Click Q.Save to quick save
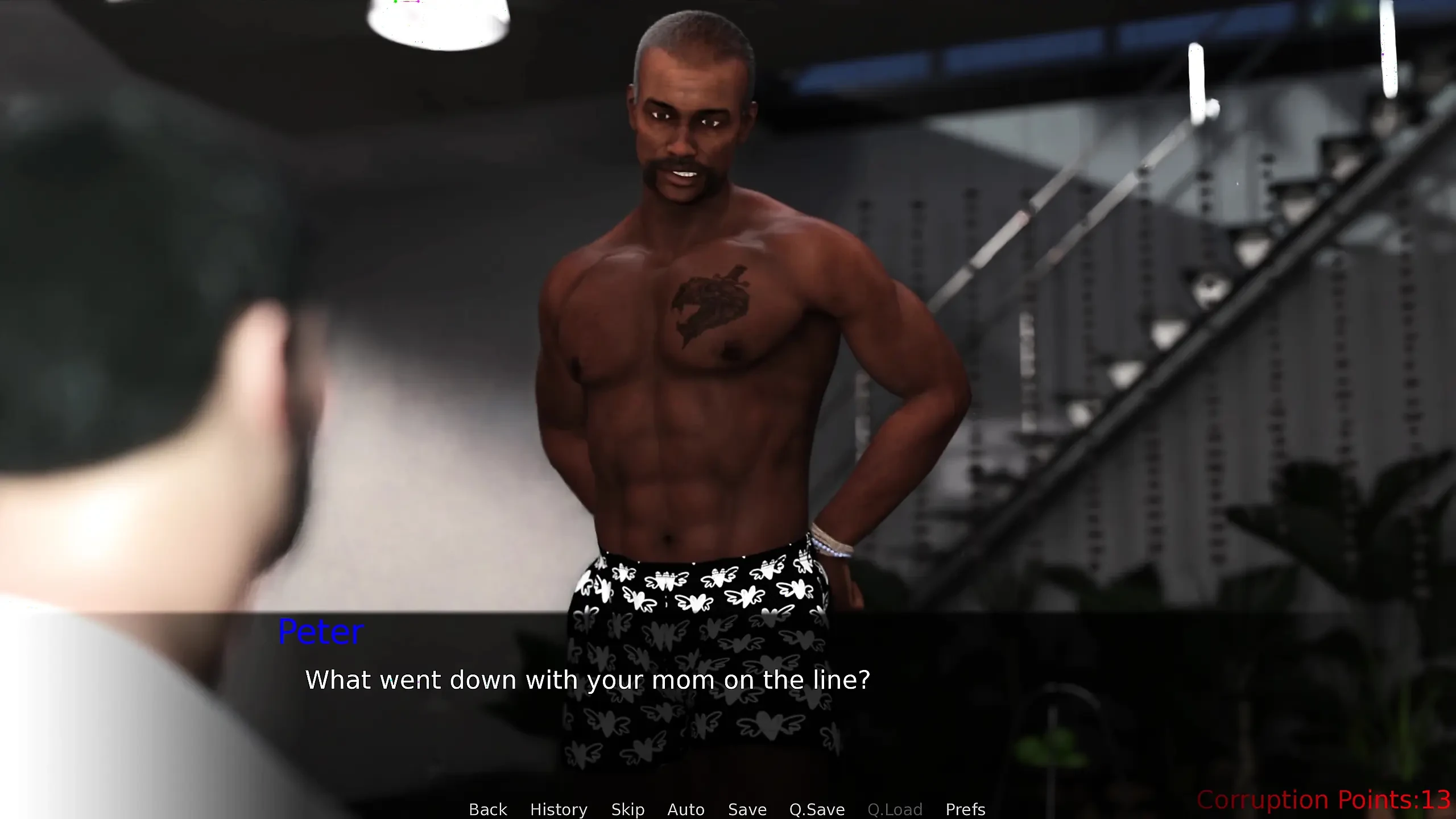 (x=817, y=809)
